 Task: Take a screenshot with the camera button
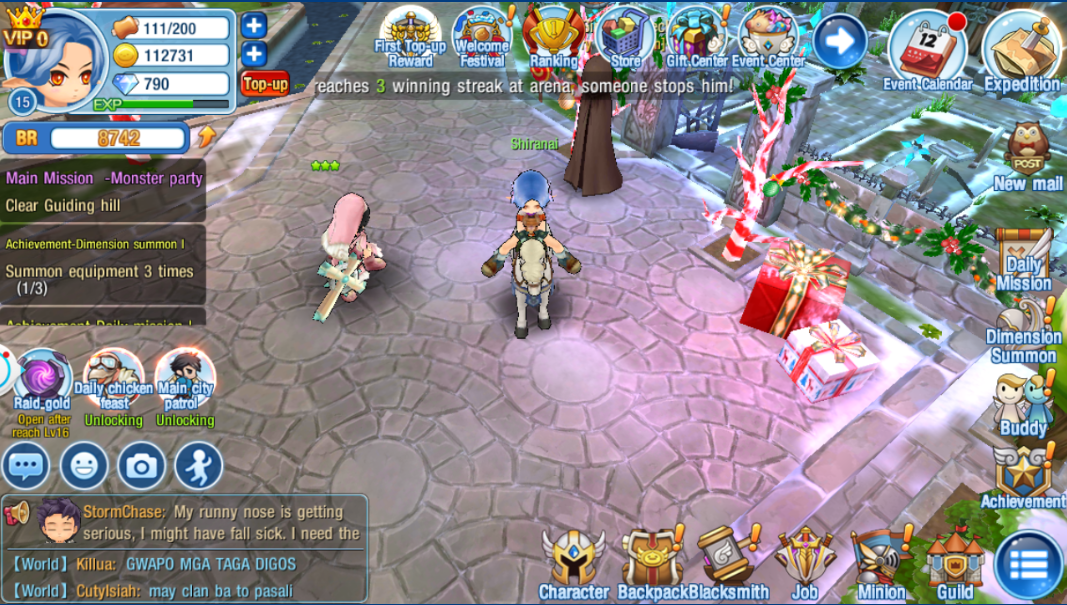[x=142, y=466]
